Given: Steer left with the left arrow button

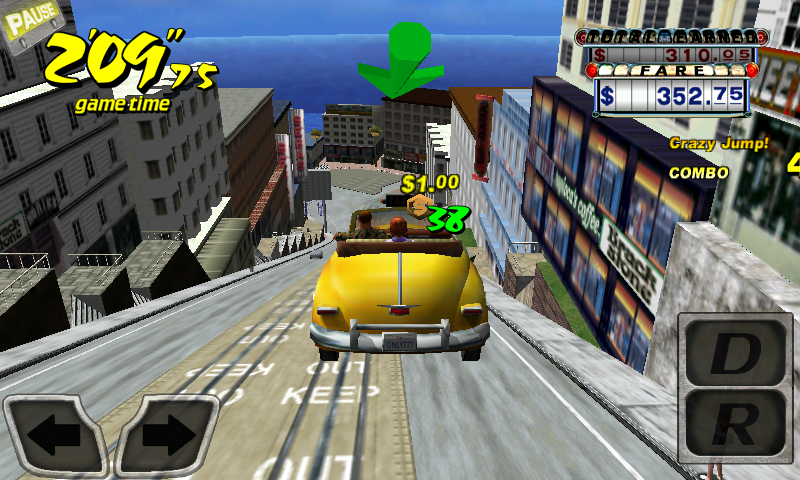Looking at the screenshot, I should coord(55,435).
